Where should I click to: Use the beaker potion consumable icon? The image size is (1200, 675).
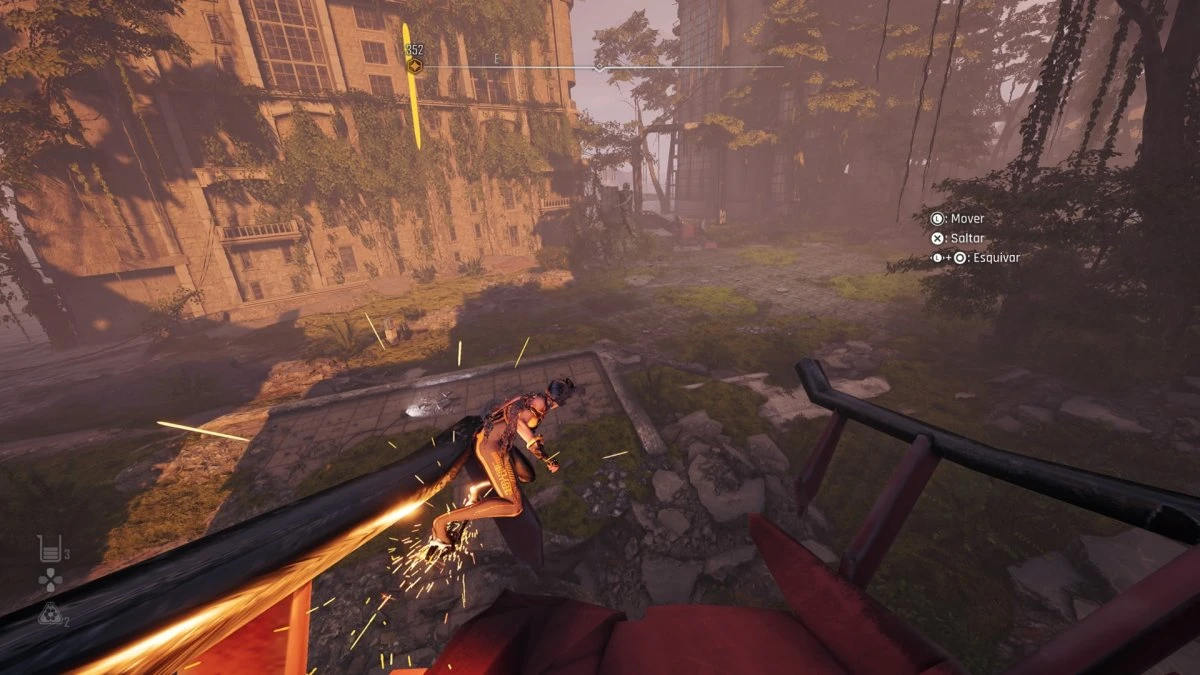click(48, 548)
